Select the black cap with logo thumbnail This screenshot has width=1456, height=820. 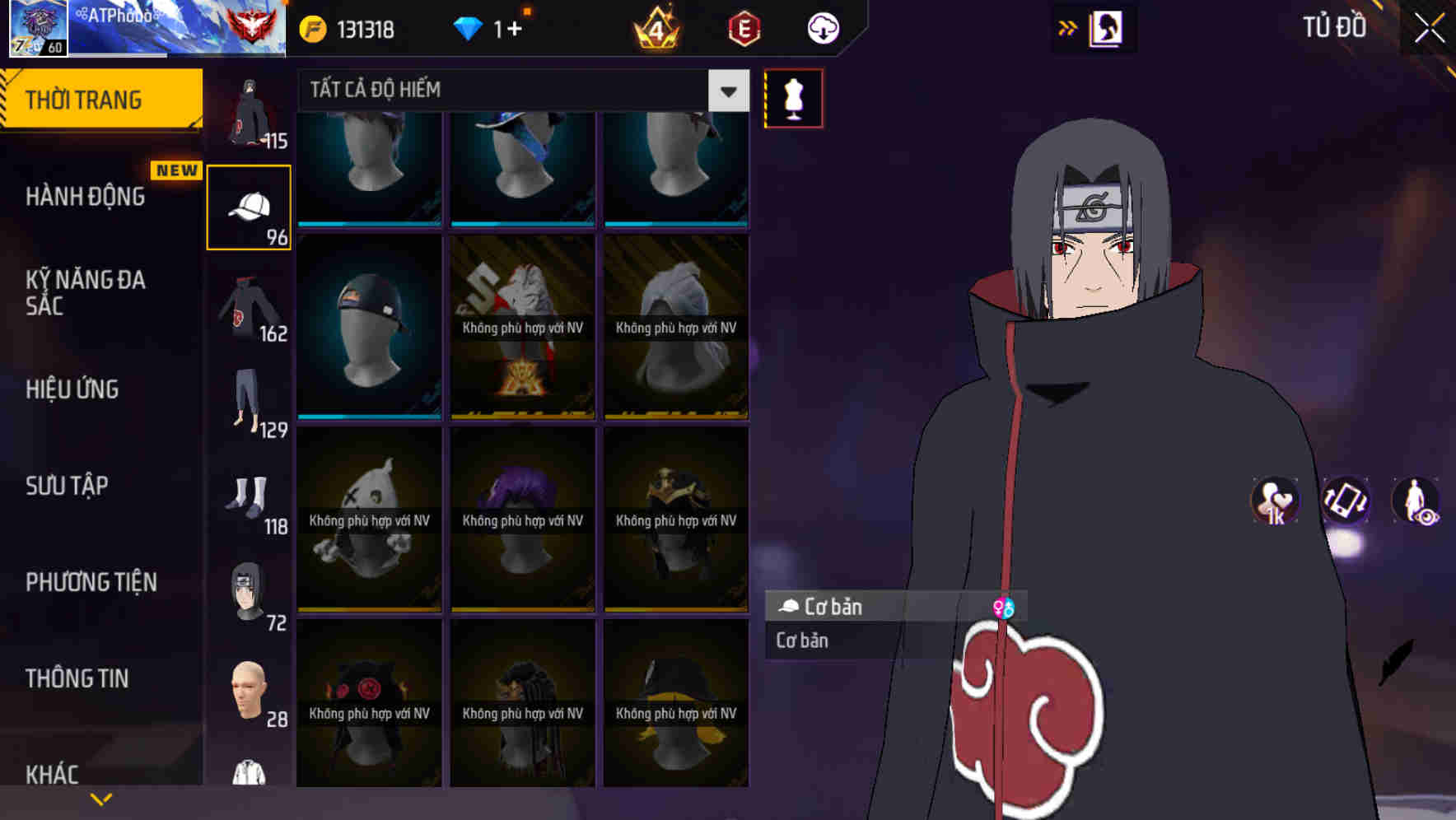pyautogui.click(x=368, y=328)
